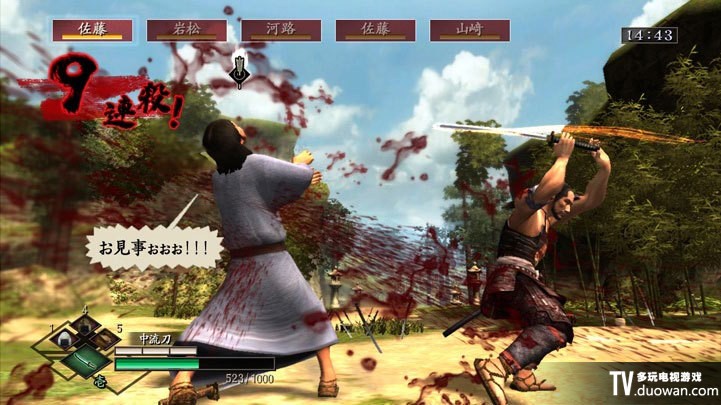Select the 山崎 enemy name plate
The height and width of the screenshot is (405, 721).
[470, 30]
